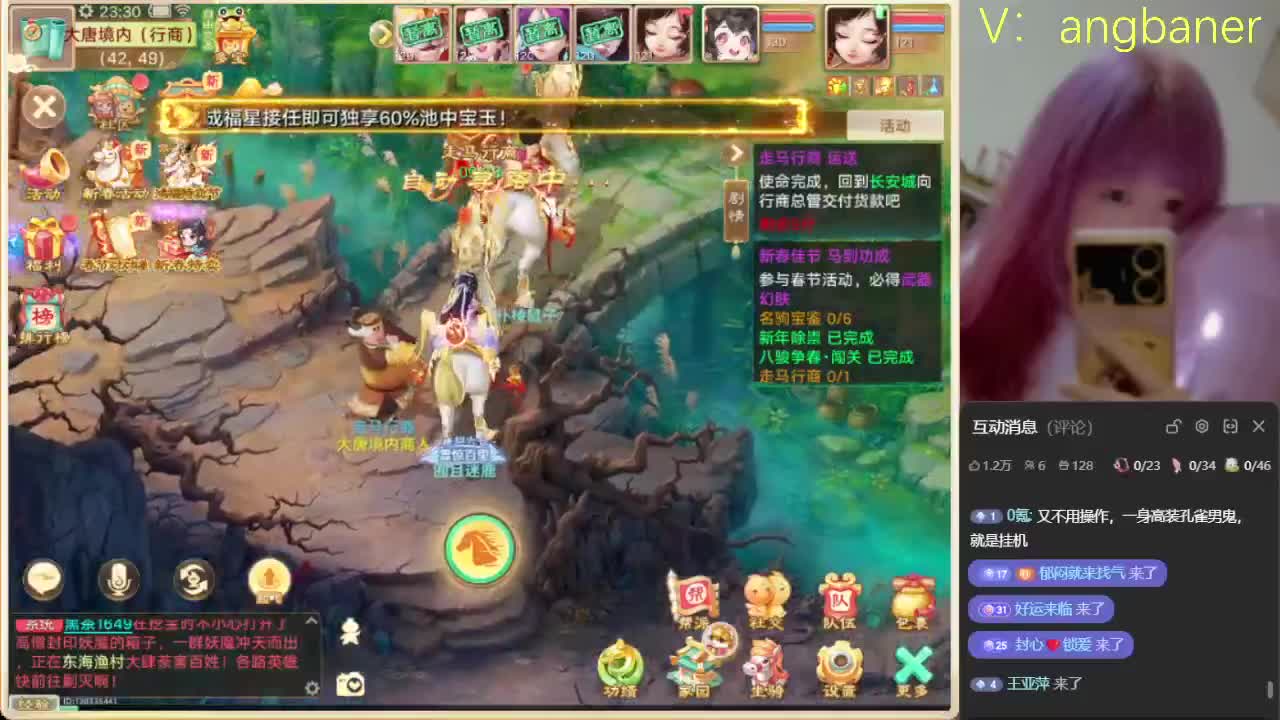Toggle the lock on the 互动消息 panel

[x=1173, y=426]
